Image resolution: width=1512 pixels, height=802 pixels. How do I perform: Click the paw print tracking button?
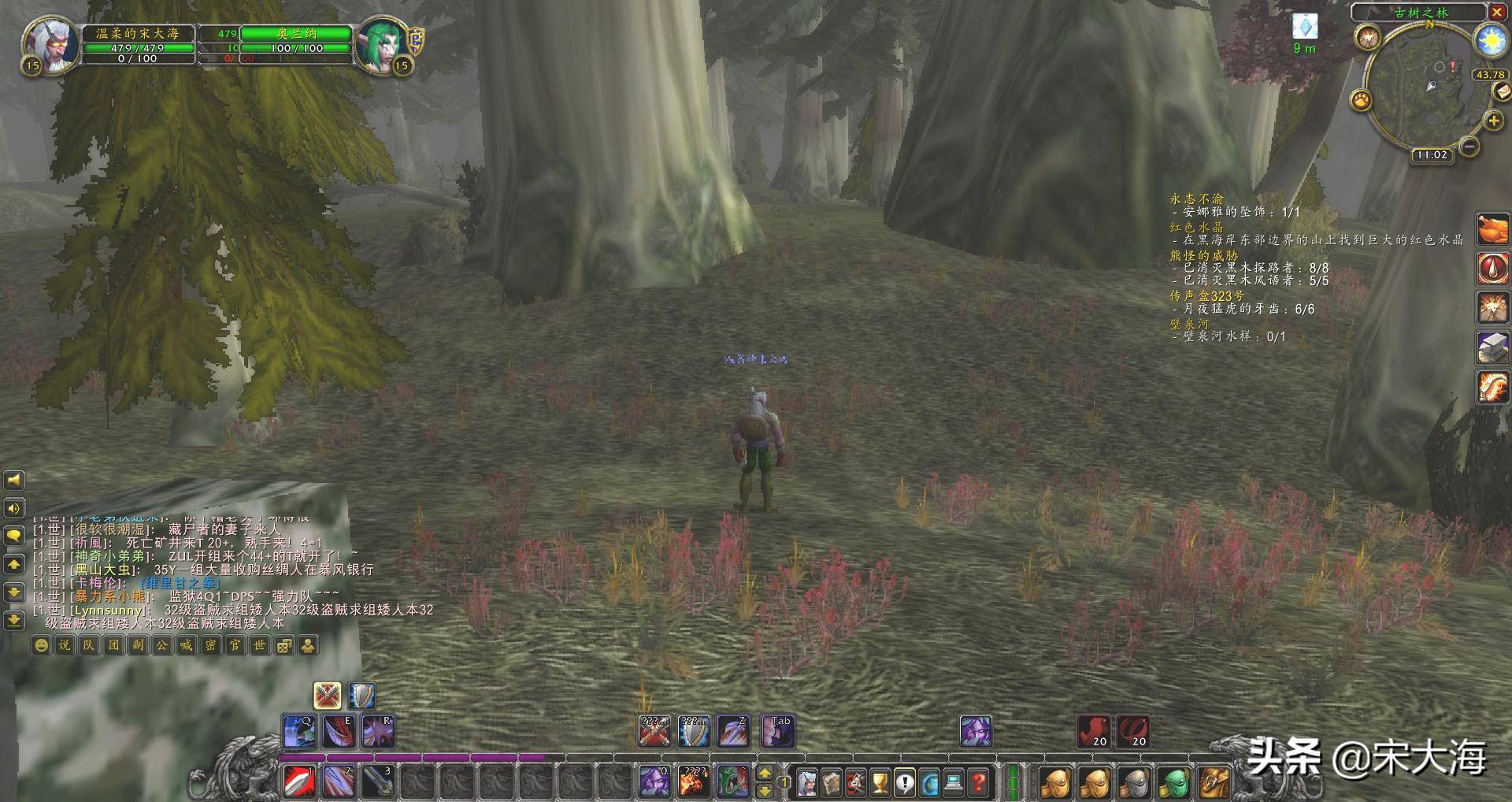(x=1361, y=100)
